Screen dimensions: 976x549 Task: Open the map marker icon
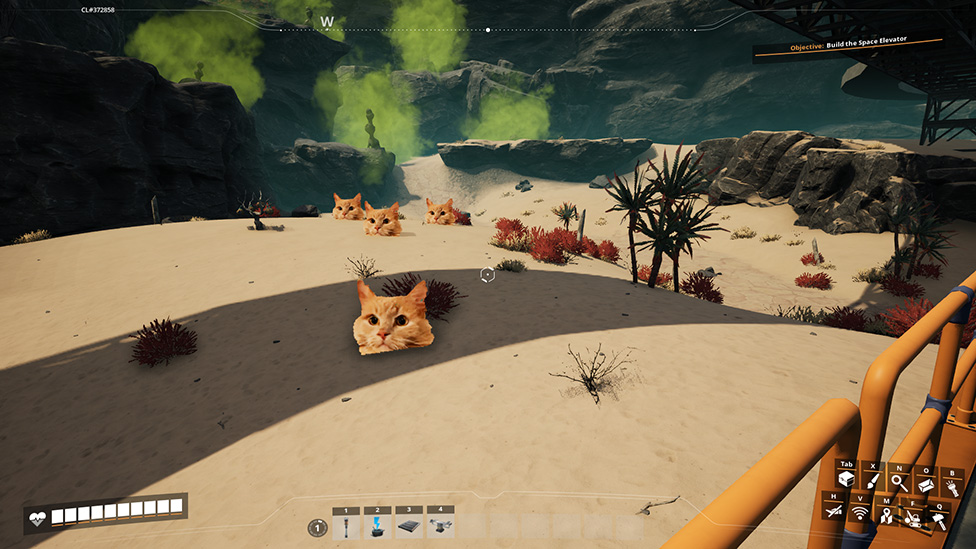click(886, 516)
